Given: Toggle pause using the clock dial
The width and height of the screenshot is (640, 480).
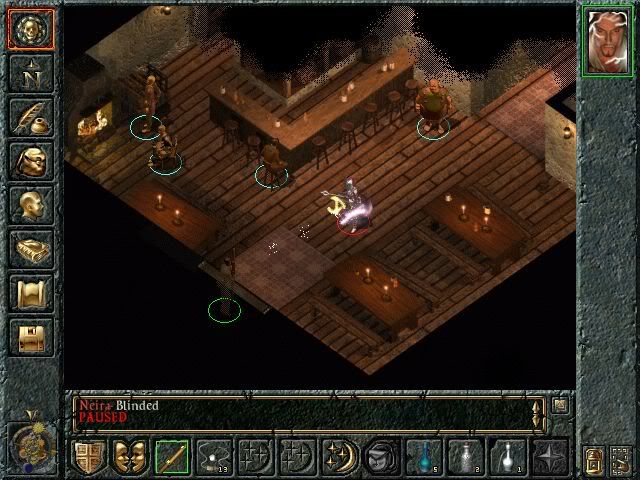Looking at the screenshot, I should pyautogui.click(x=30, y=438).
